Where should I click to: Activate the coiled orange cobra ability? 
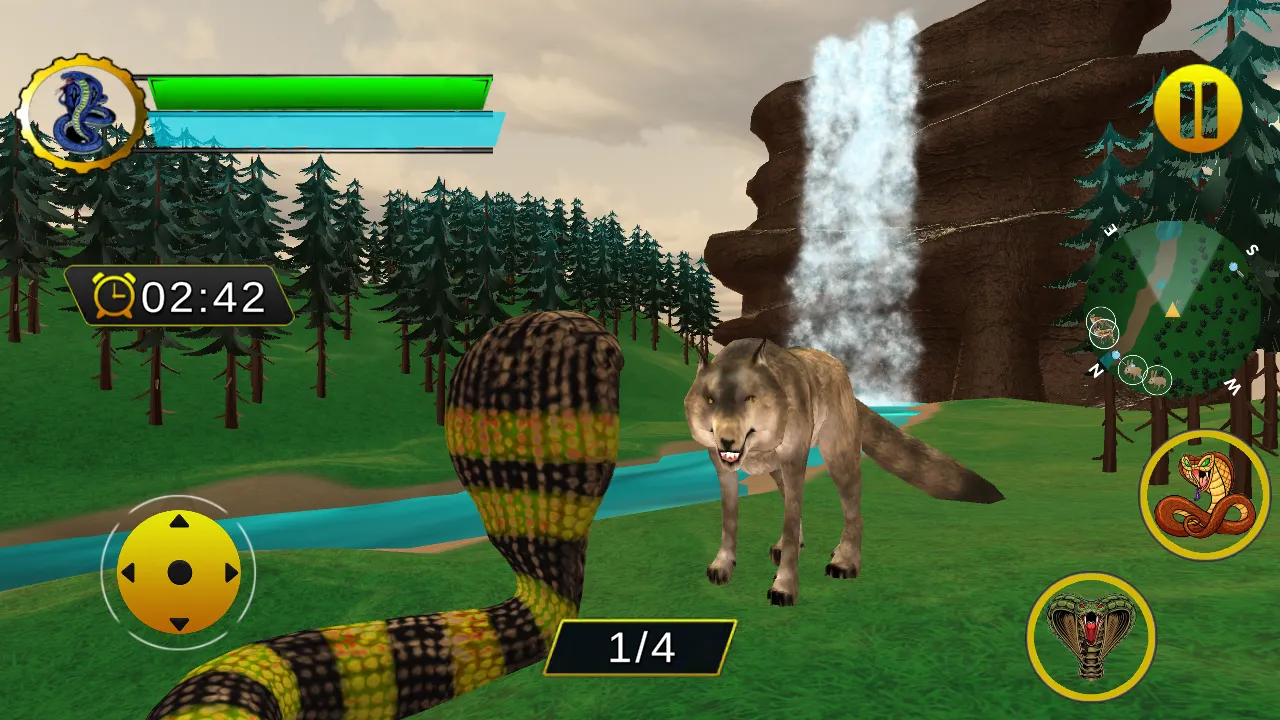click(x=1204, y=495)
